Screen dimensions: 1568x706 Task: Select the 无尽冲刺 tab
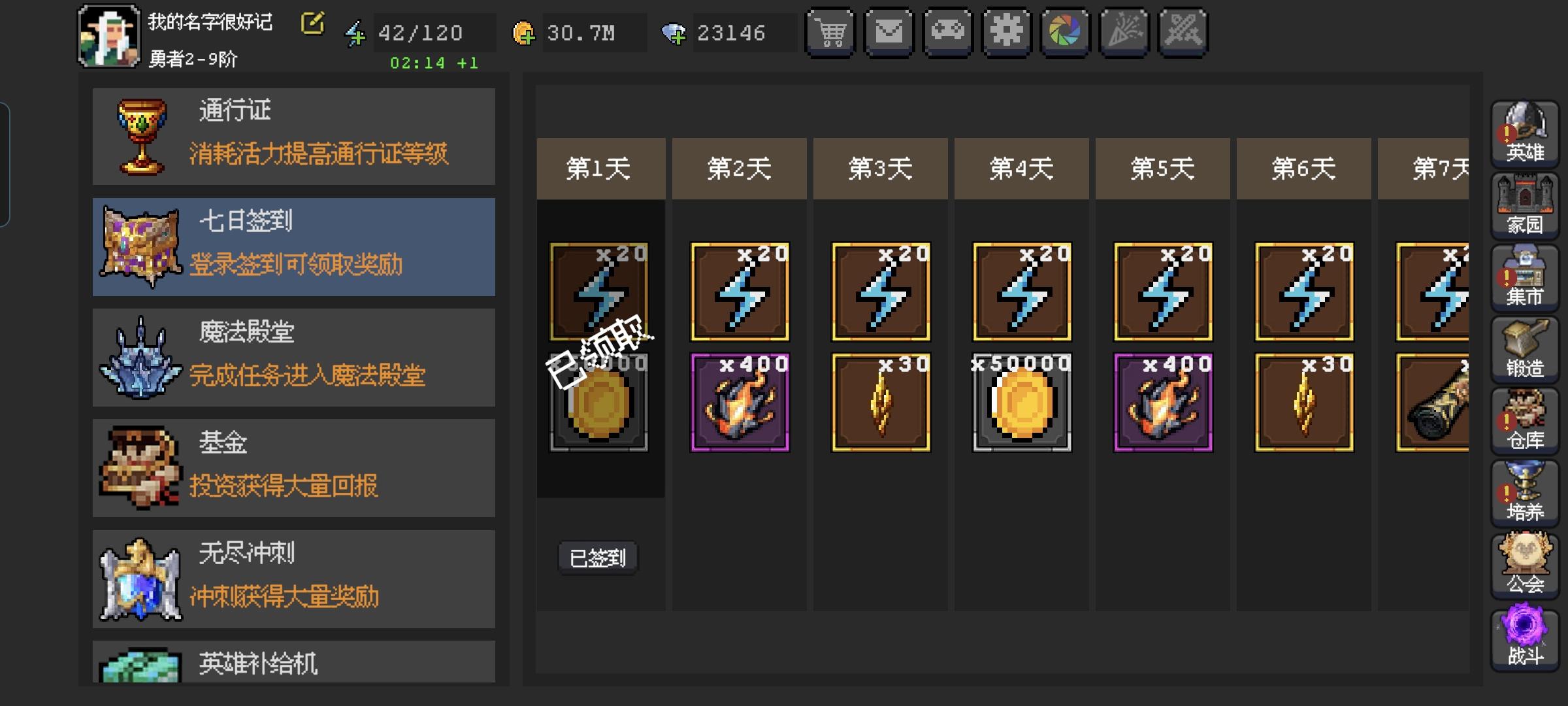pyautogui.click(x=294, y=575)
